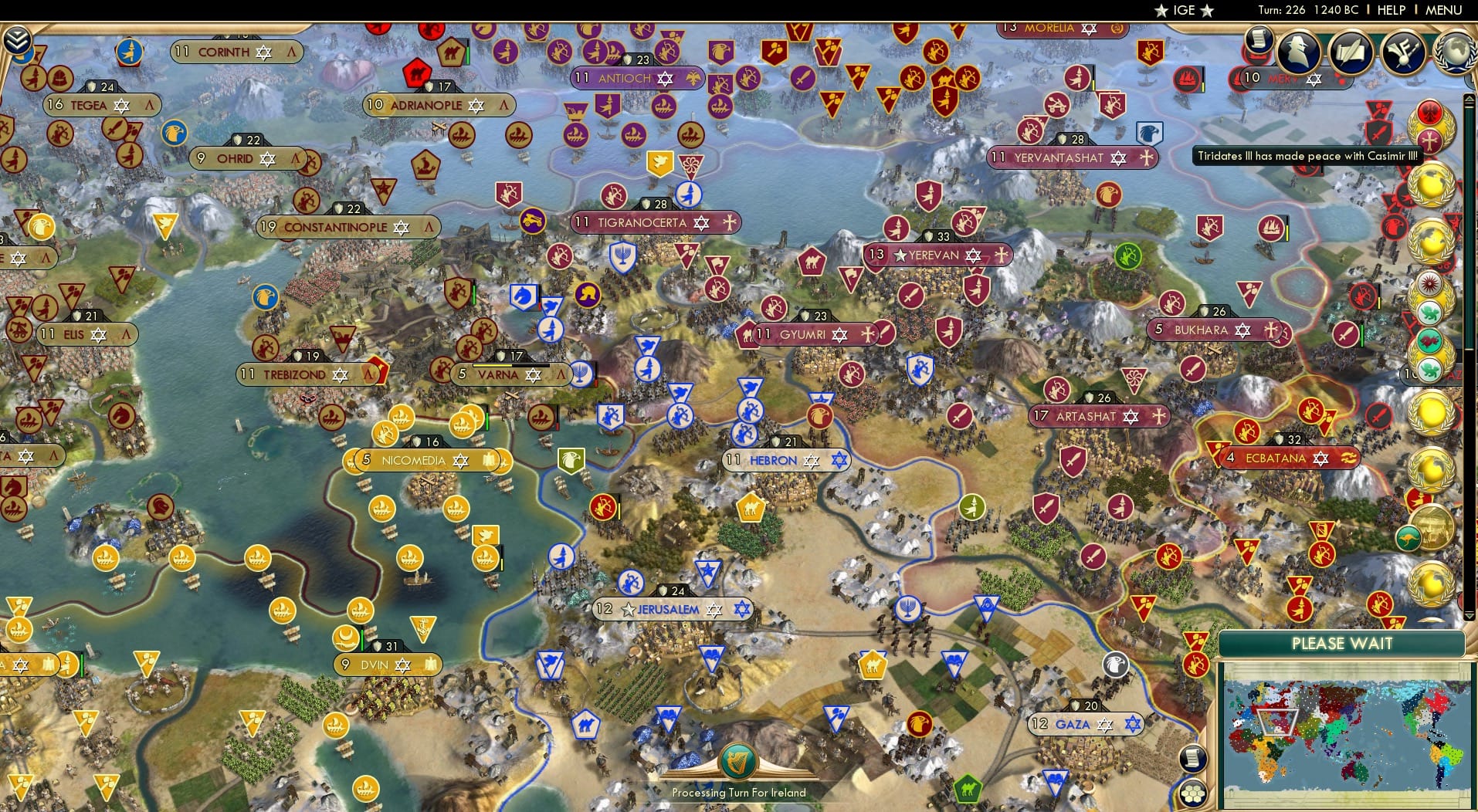The image size is (1478, 812).
Task: Open the MENU in the top bar
Action: (1446, 10)
